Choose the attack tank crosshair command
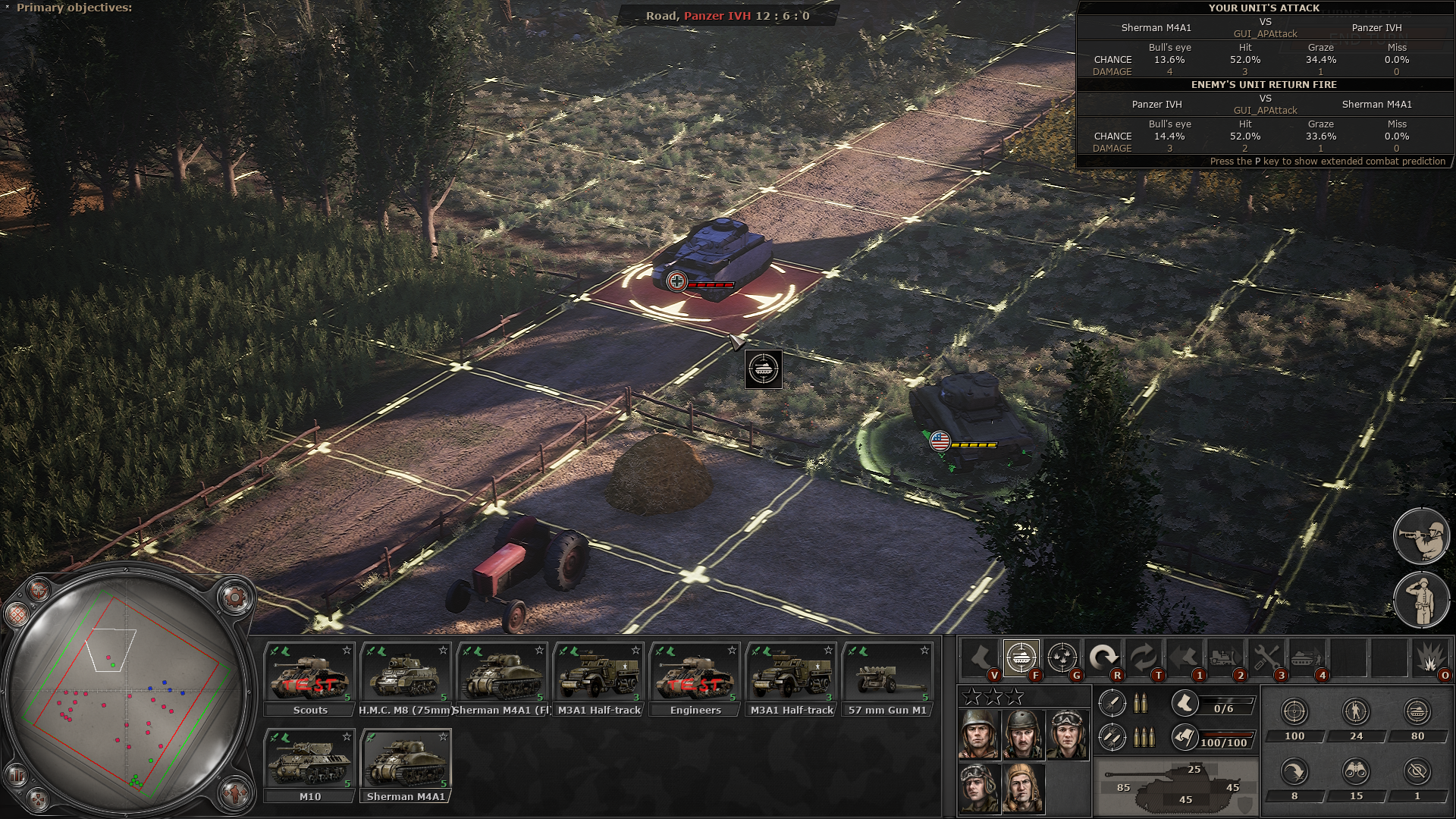The height and width of the screenshot is (819, 1456). [x=1021, y=657]
